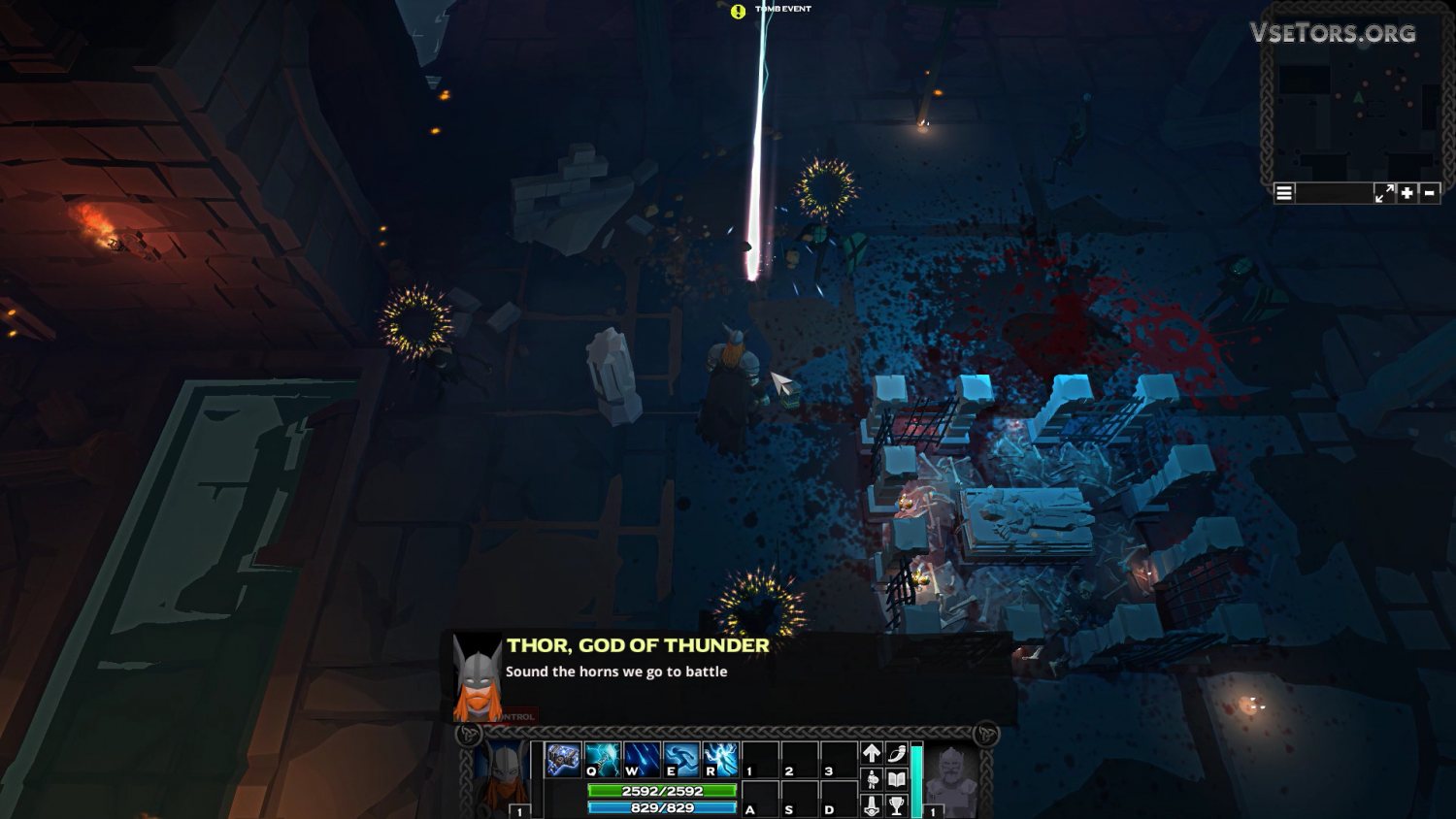This screenshot has width=1456, height=819.
Task: Open the book journal button
Action: coord(897,779)
